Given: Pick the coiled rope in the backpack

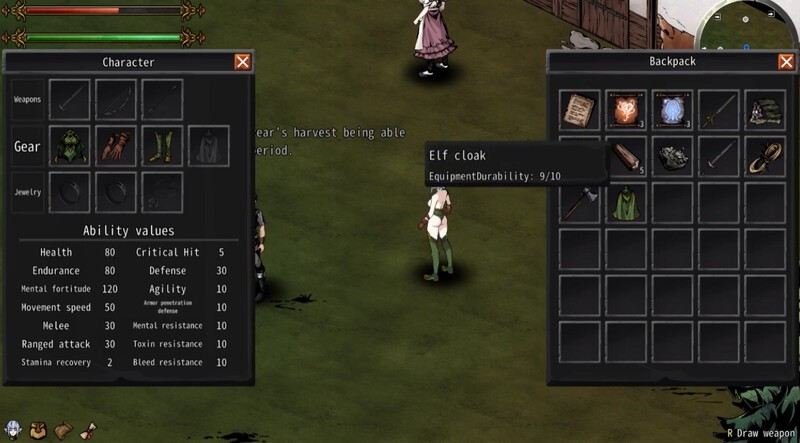Looking at the screenshot, I should pos(765,156).
